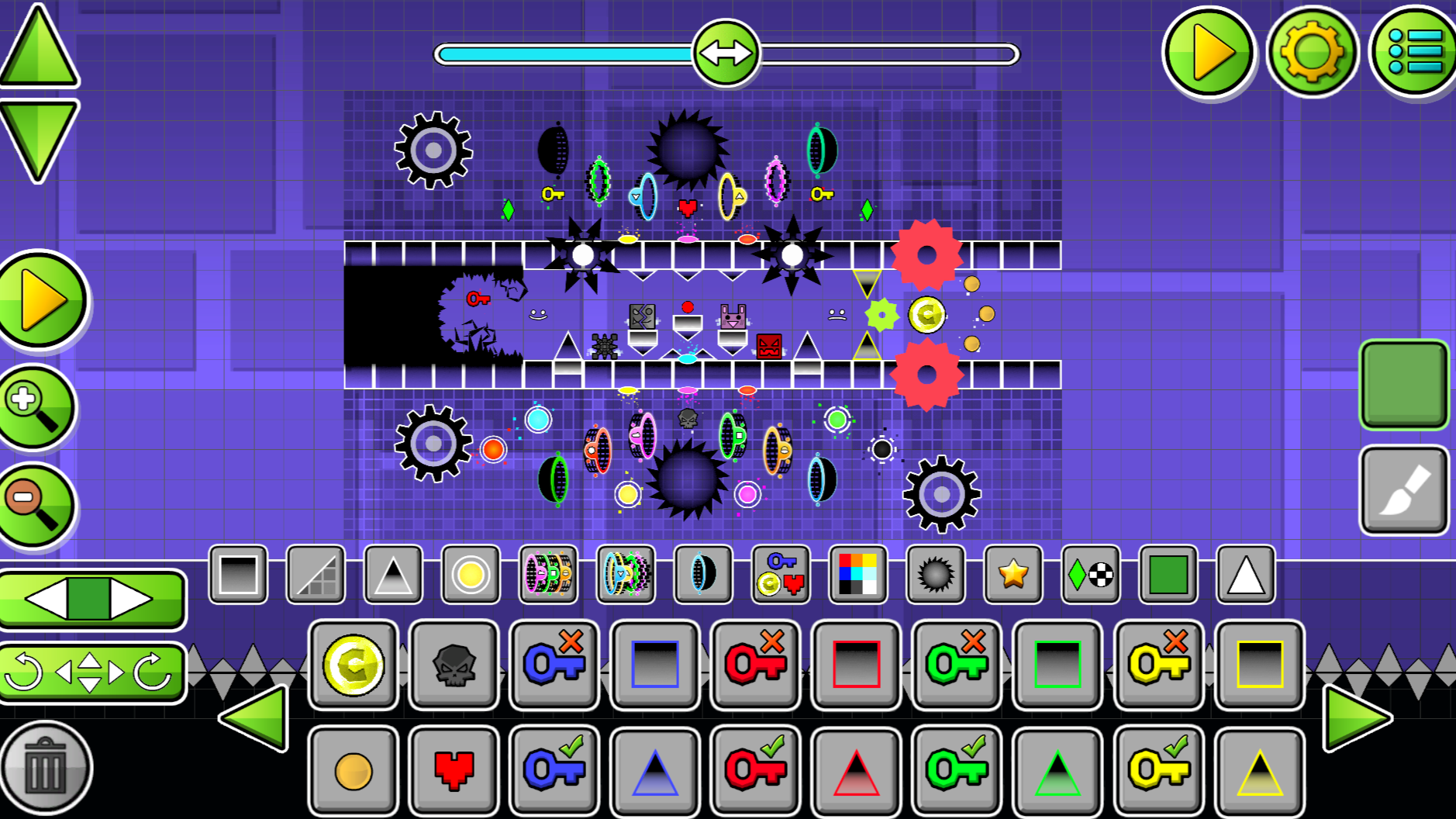Image resolution: width=1456 pixels, height=819 pixels.
Task: Playtest the level with the play button
Action: point(1208,54)
